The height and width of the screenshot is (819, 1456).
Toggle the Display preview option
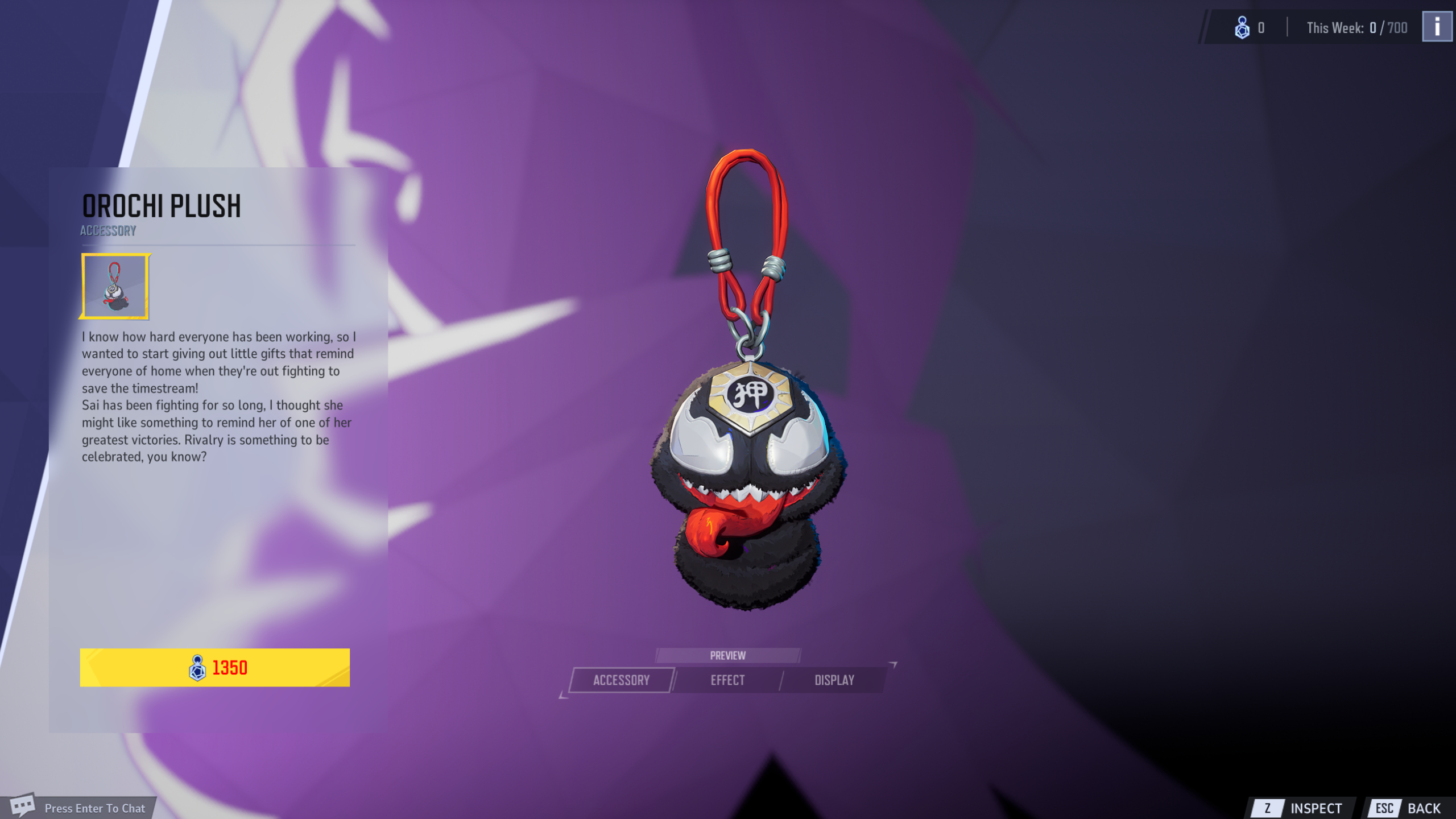834,680
